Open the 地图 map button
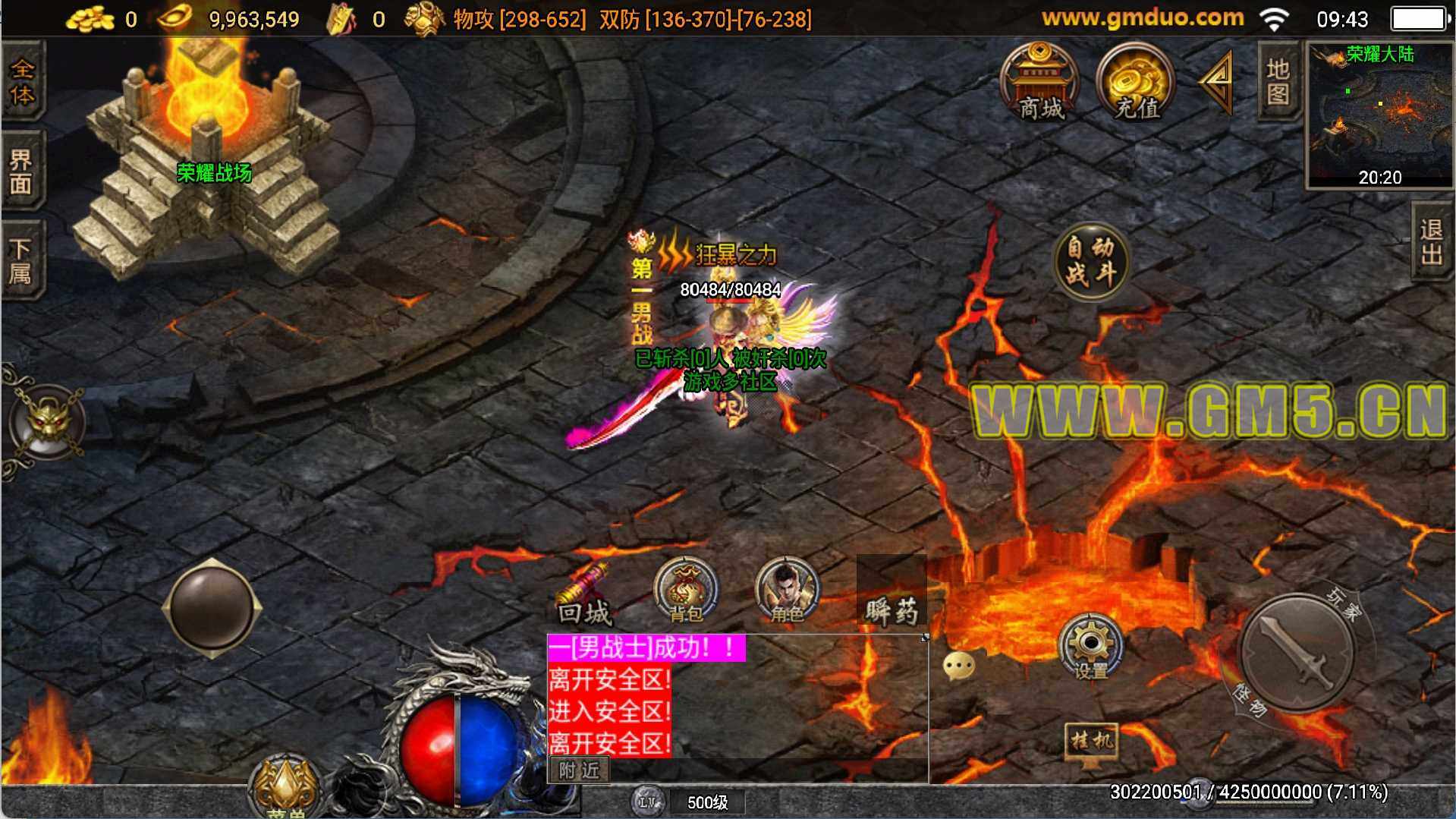This screenshot has height=819, width=1456. (1278, 80)
